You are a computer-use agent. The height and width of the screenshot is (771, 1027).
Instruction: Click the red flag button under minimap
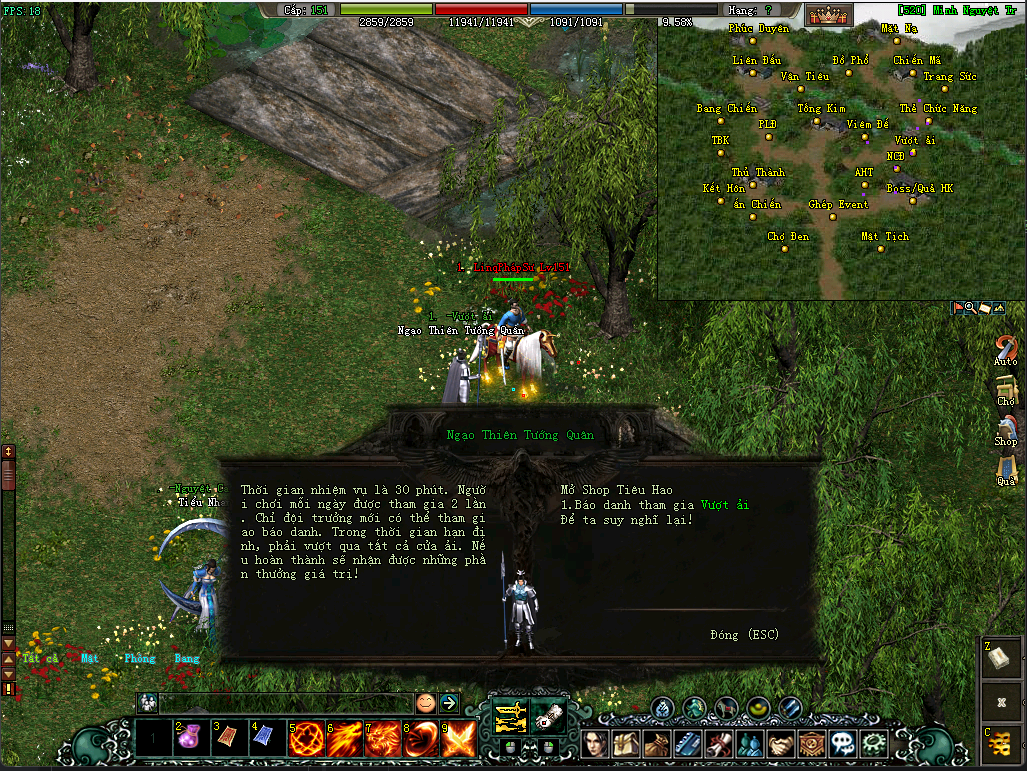(x=958, y=309)
